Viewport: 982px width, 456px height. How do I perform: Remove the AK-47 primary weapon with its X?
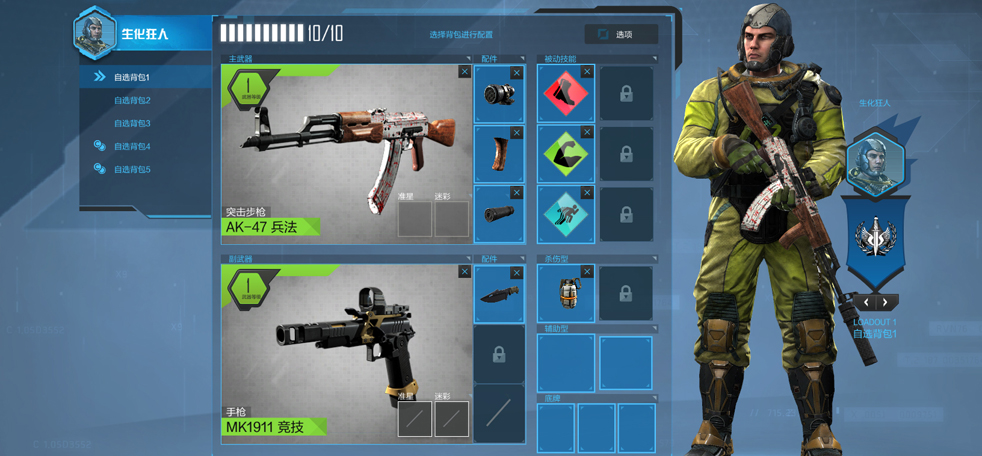tap(465, 72)
